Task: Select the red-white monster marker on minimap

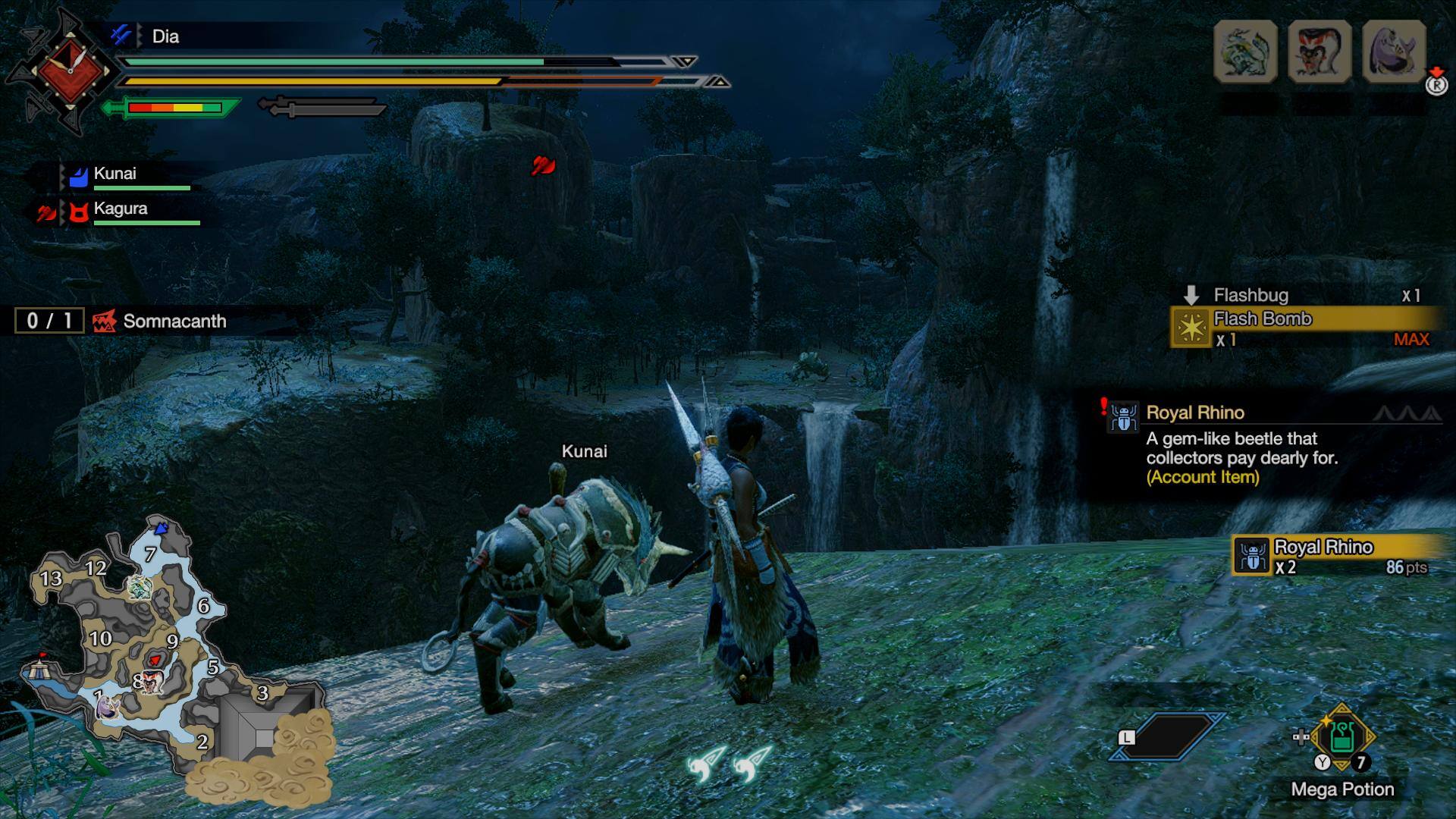Action: point(152,682)
